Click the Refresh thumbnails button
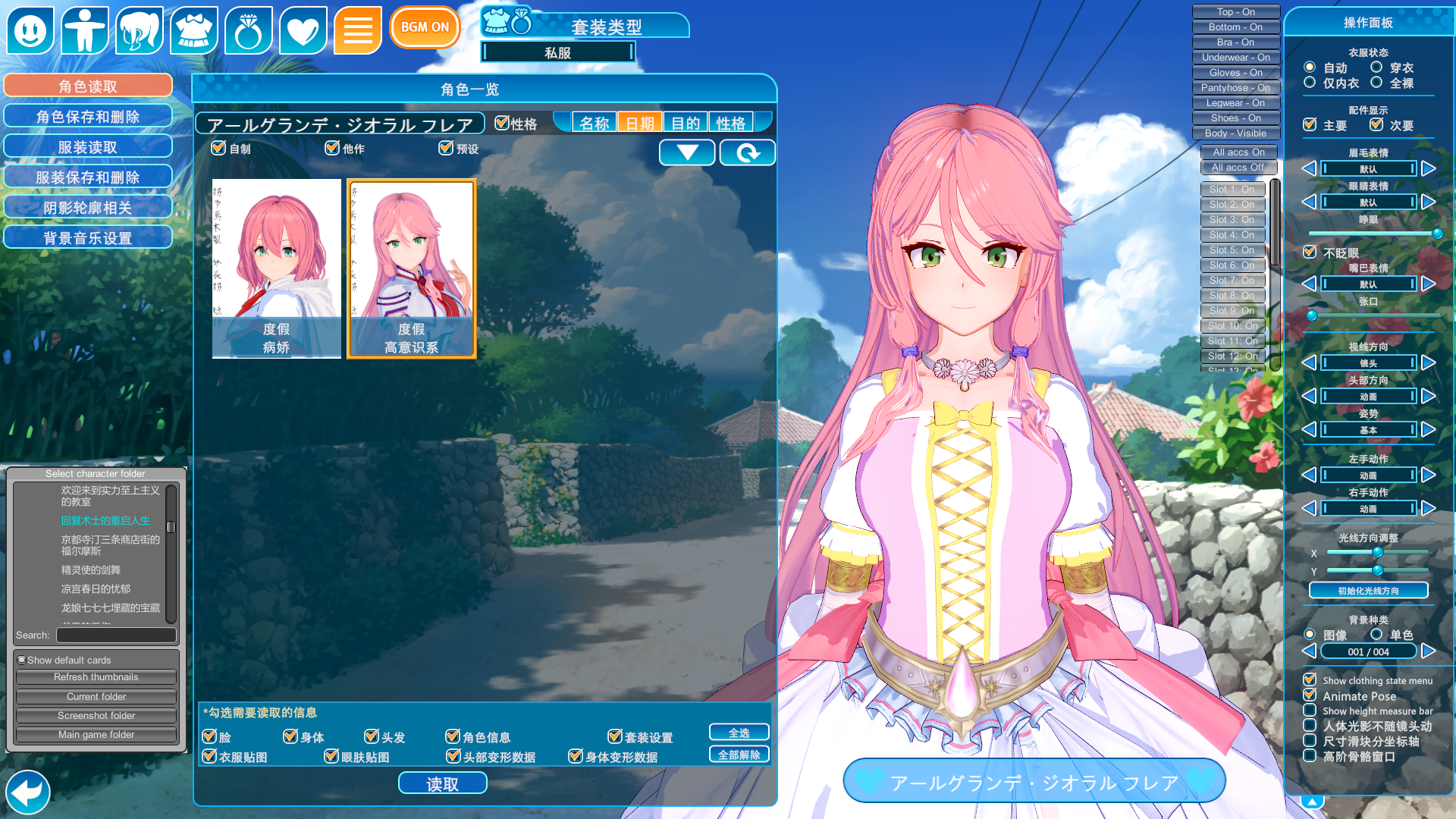The height and width of the screenshot is (819, 1456). pyautogui.click(x=96, y=677)
